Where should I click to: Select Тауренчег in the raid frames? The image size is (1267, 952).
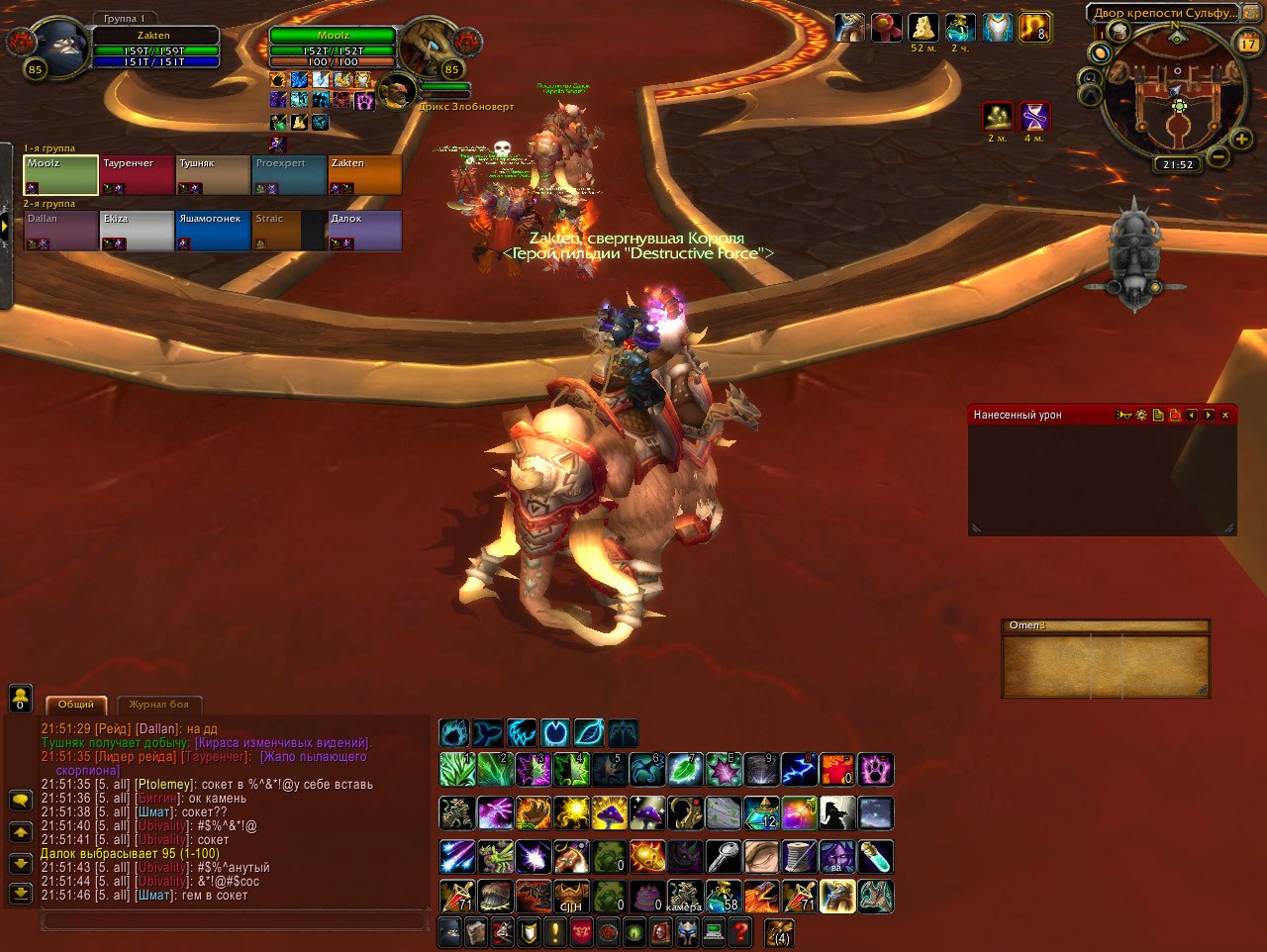coord(137,175)
